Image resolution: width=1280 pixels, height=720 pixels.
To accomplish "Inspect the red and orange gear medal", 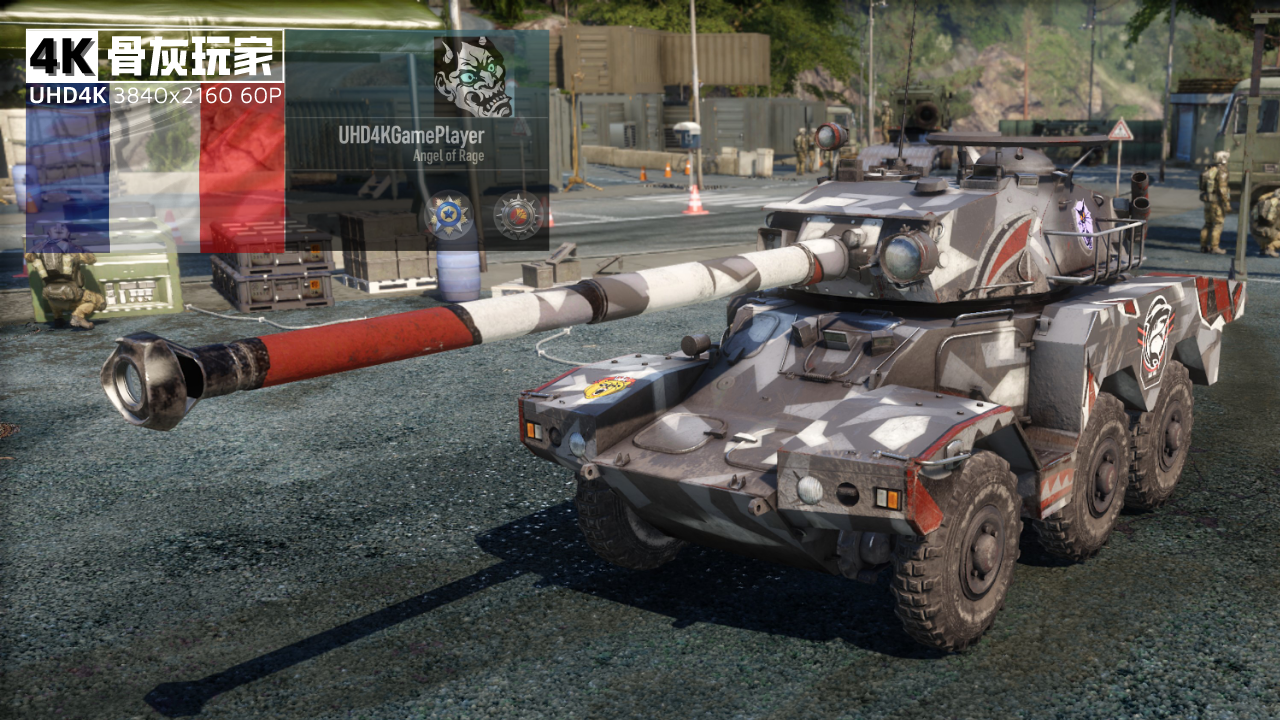I will pos(518,215).
